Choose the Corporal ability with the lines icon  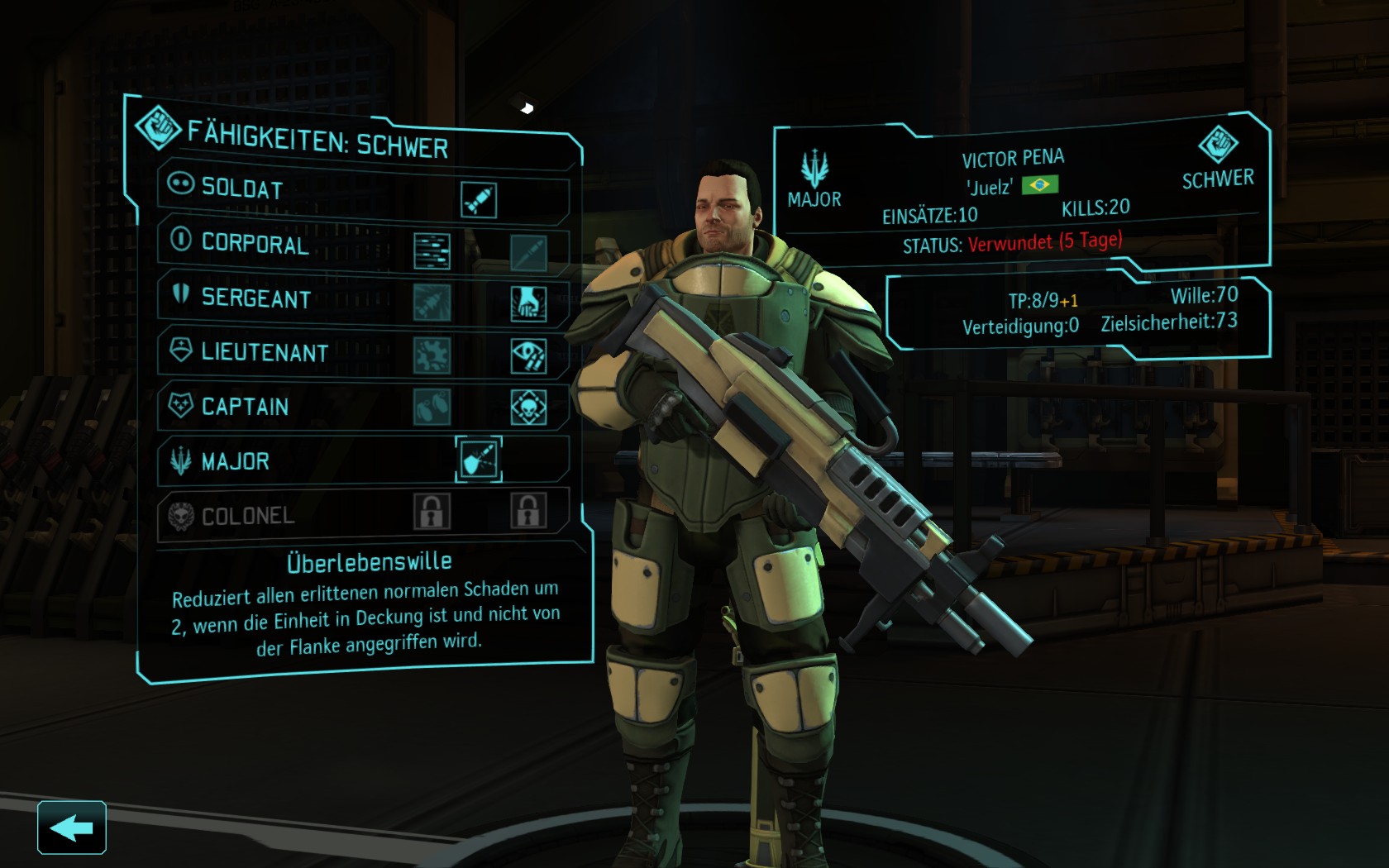point(432,251)
